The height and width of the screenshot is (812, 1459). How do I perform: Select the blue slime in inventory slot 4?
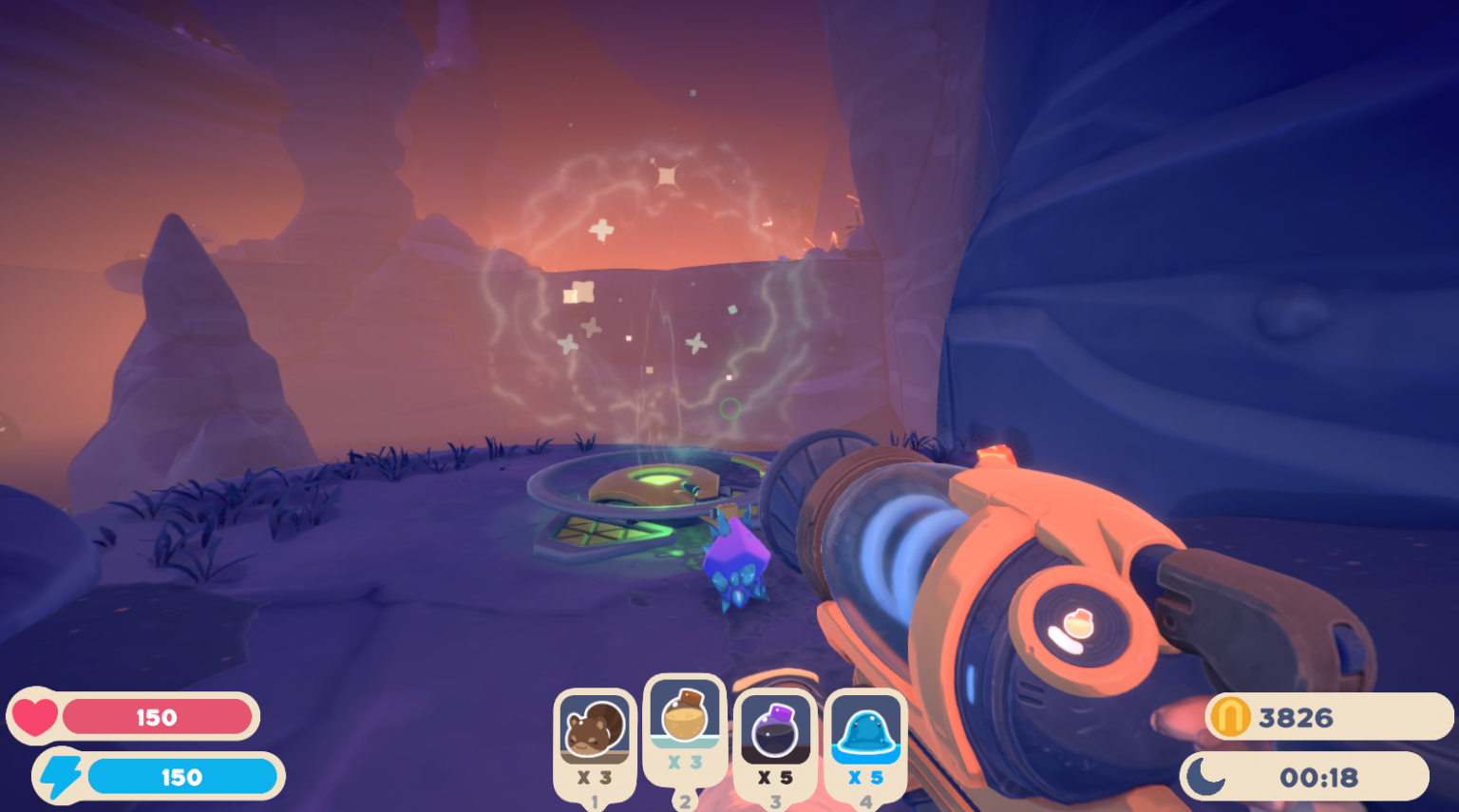click(866, 729)
